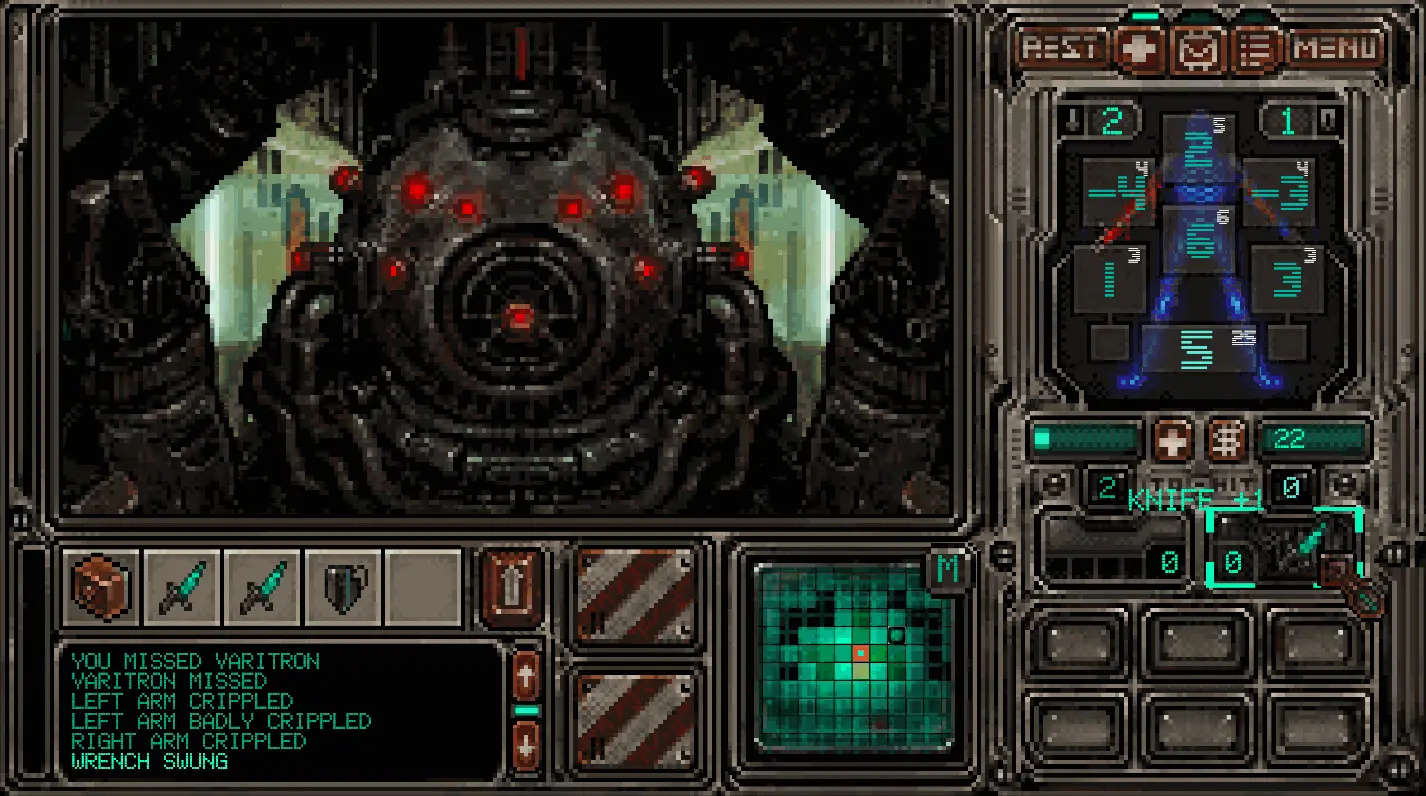Screen dimensions: 1426x796
Task: Open the full map with the M button
Action: click(947, 570)
